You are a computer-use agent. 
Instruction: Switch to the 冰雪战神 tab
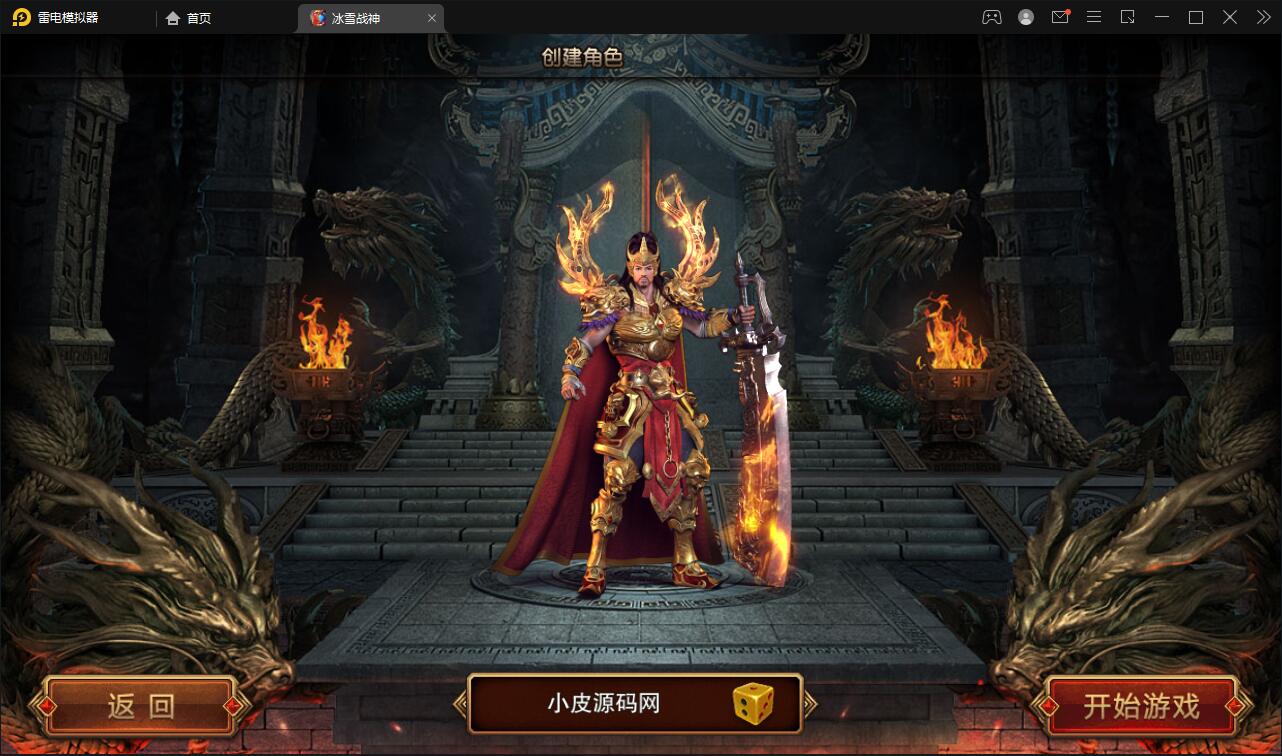pyautogui.click(x=360, y=17)
